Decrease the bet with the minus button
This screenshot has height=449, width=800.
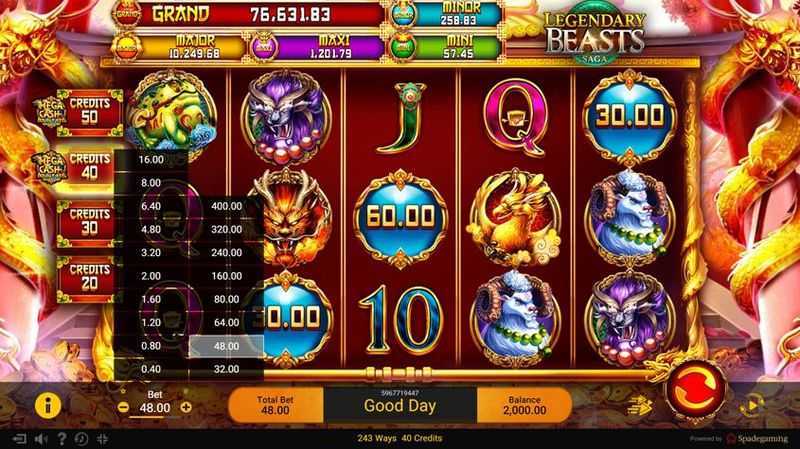[123, 408]
